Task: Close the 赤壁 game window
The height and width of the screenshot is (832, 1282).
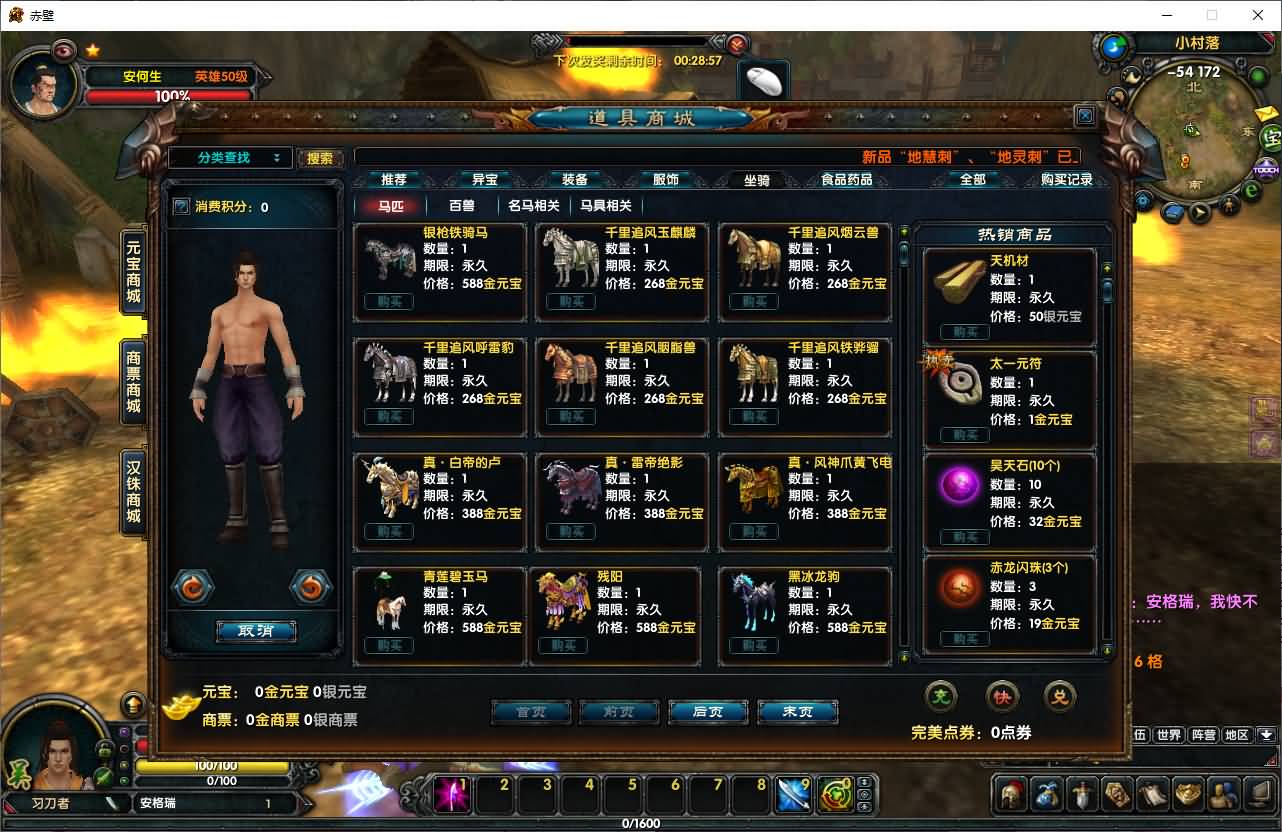Action: [x=1258, y=15]
